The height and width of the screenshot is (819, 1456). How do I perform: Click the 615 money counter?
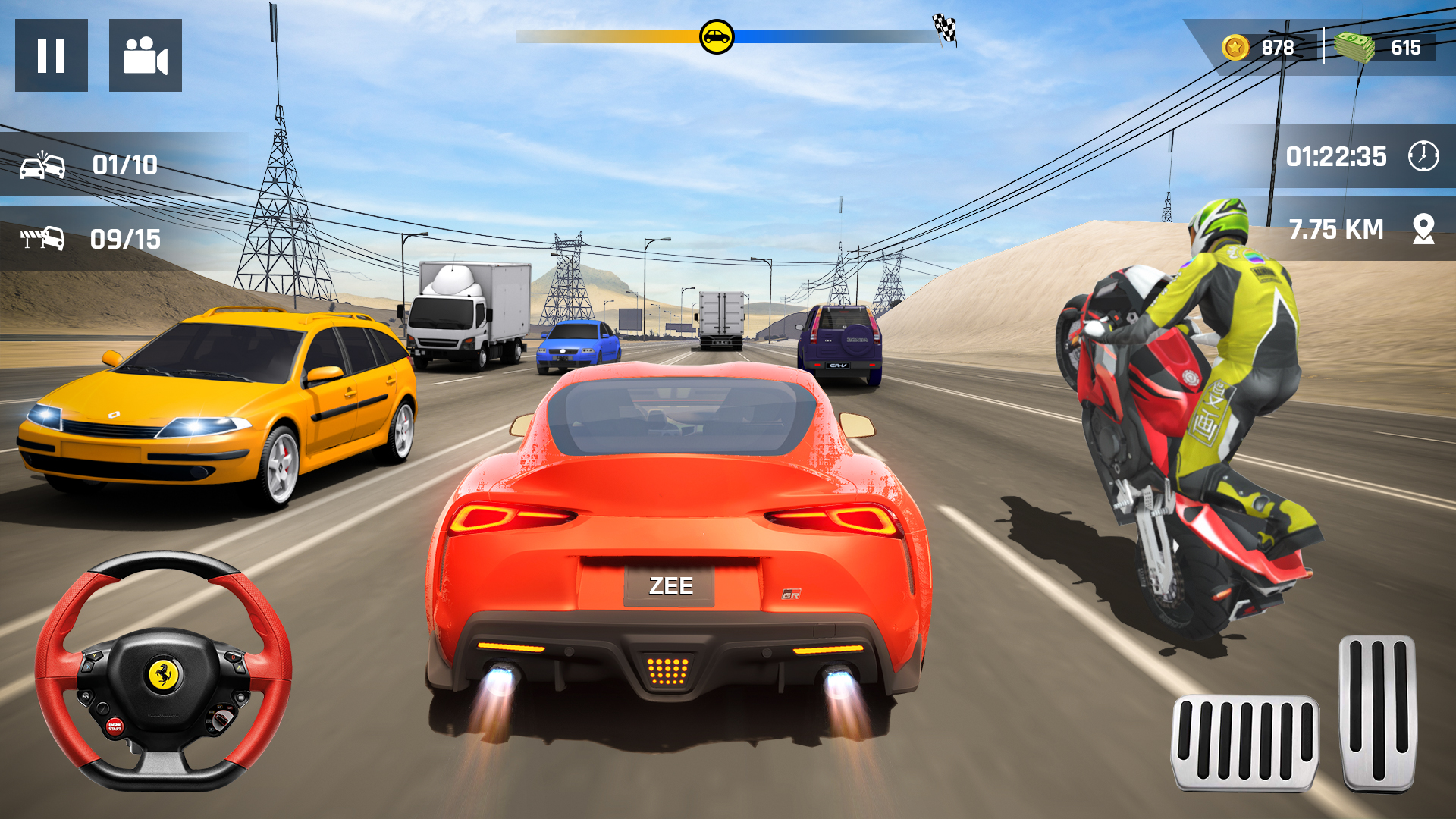[1407, 47]
